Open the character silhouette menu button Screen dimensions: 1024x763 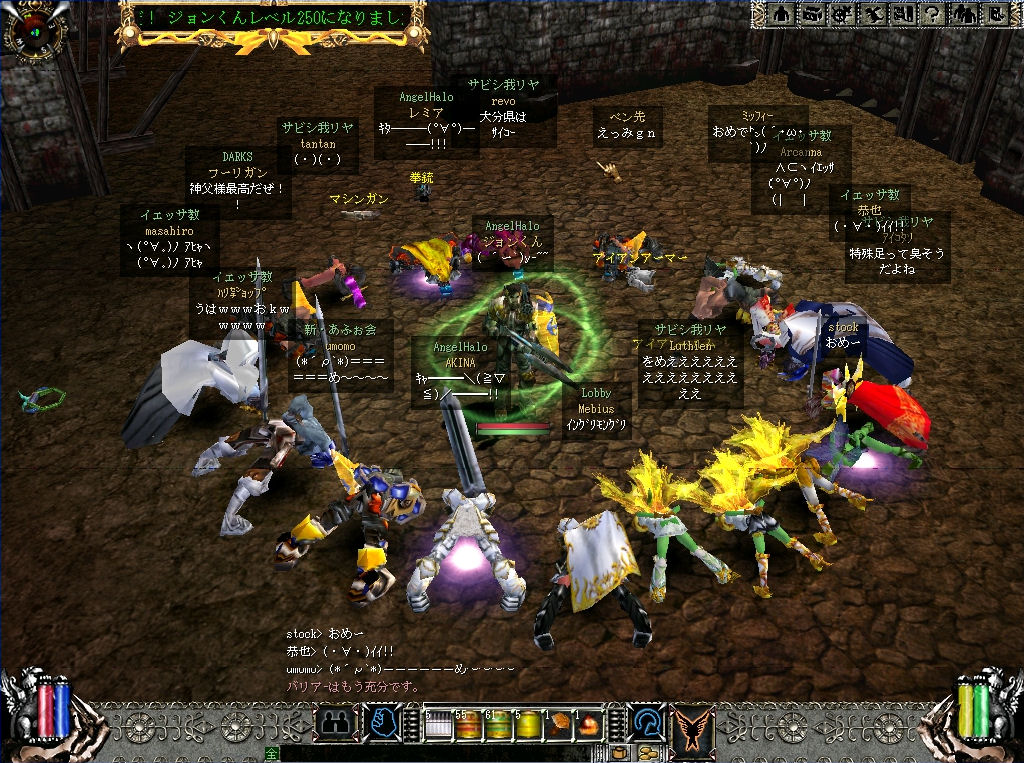click(782, 14)
